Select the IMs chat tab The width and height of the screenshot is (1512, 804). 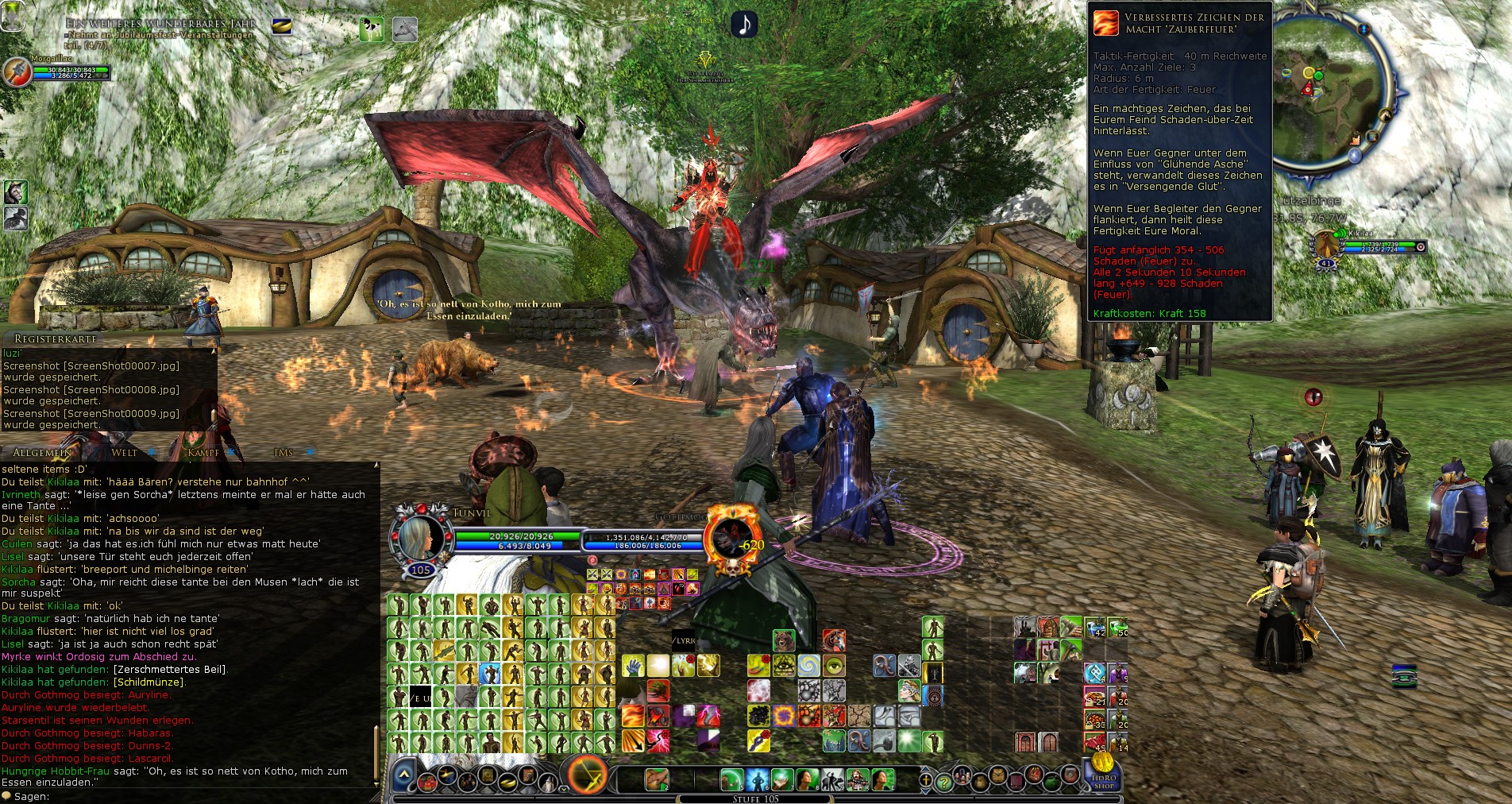(283, 453)
